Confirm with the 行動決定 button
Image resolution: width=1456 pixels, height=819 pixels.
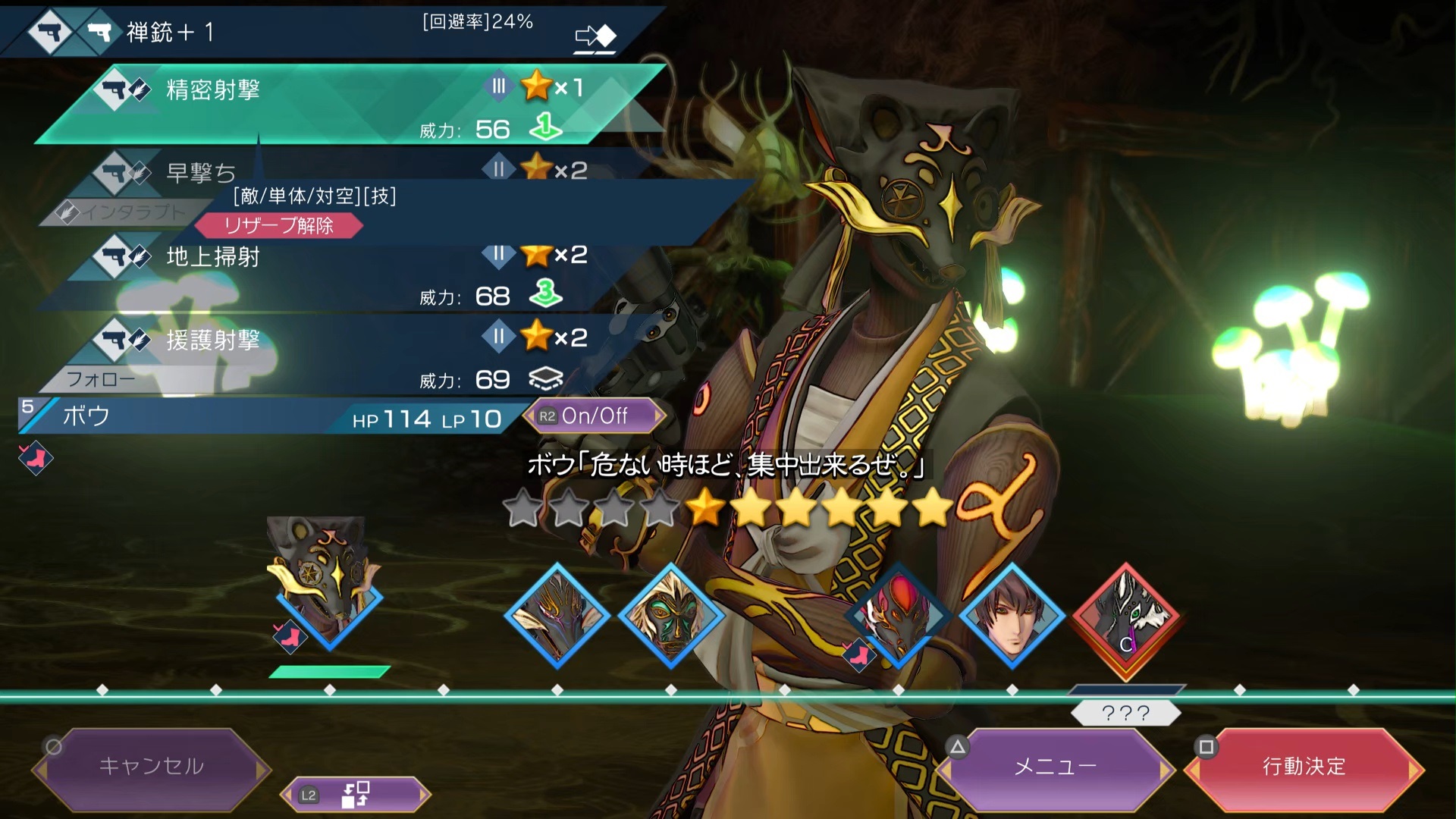pos(1304,767)
